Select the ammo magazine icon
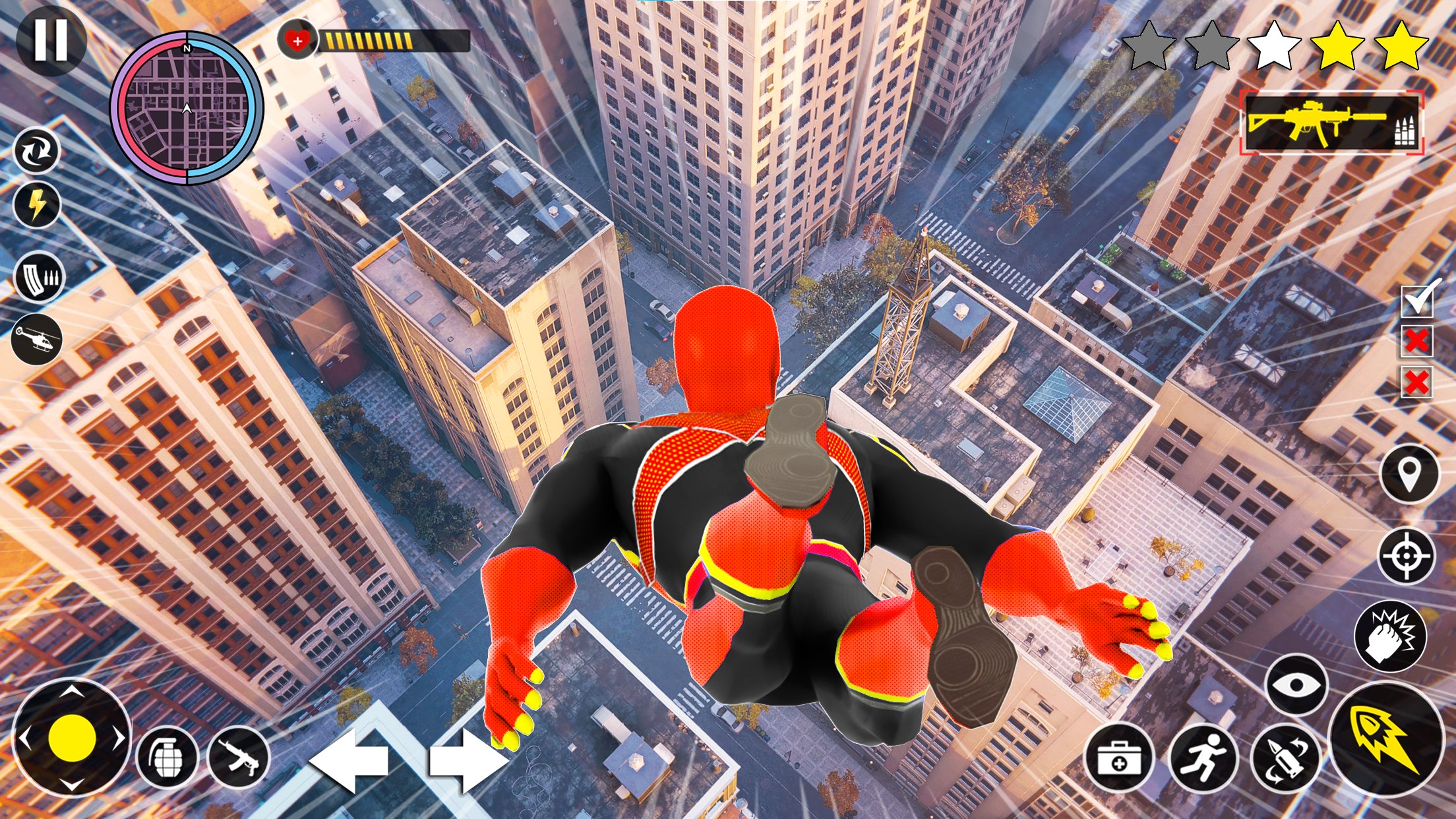Screen dimensions: 1456x819 38,278
